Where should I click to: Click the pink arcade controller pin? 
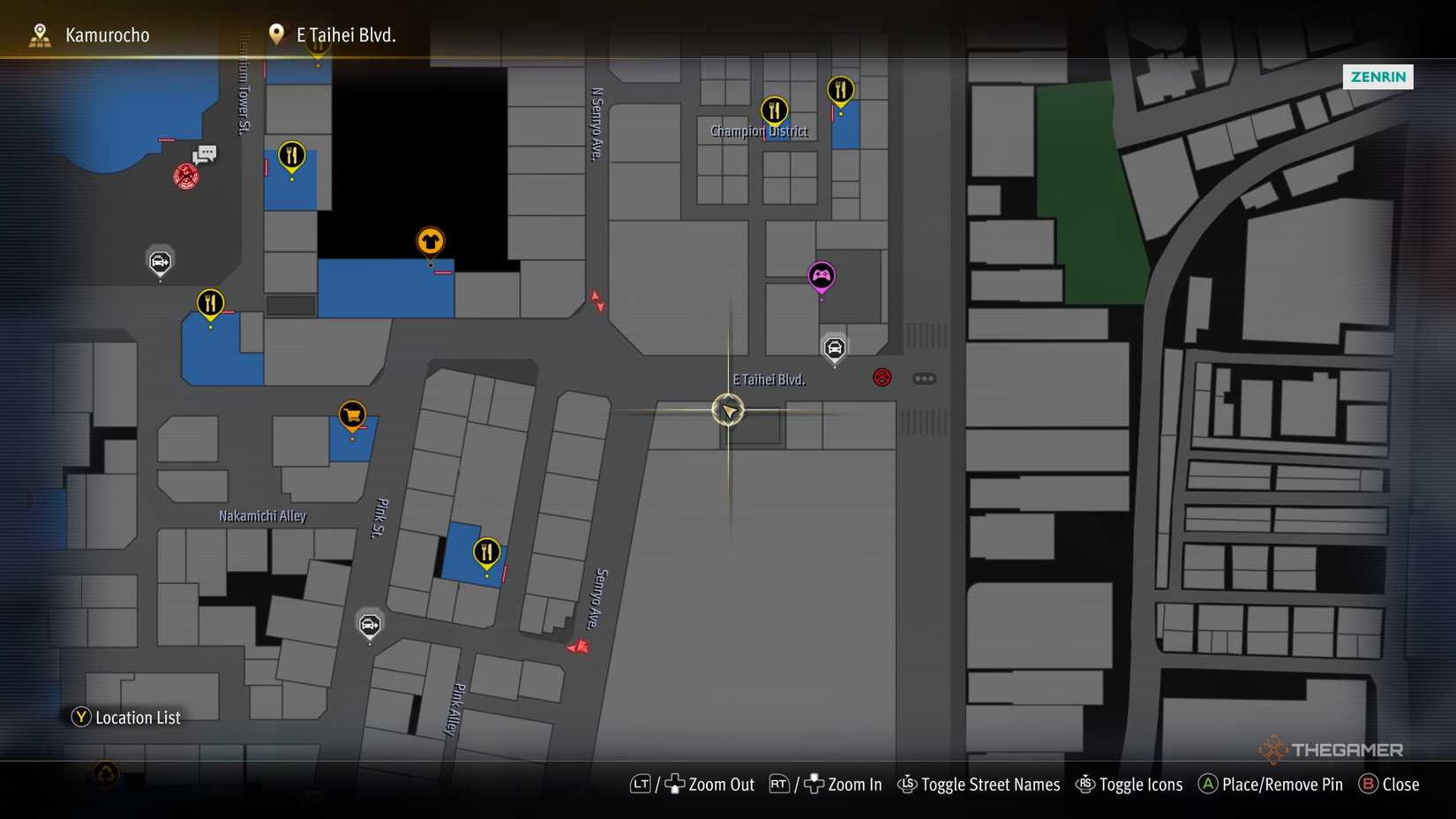[x=821, y=275]
